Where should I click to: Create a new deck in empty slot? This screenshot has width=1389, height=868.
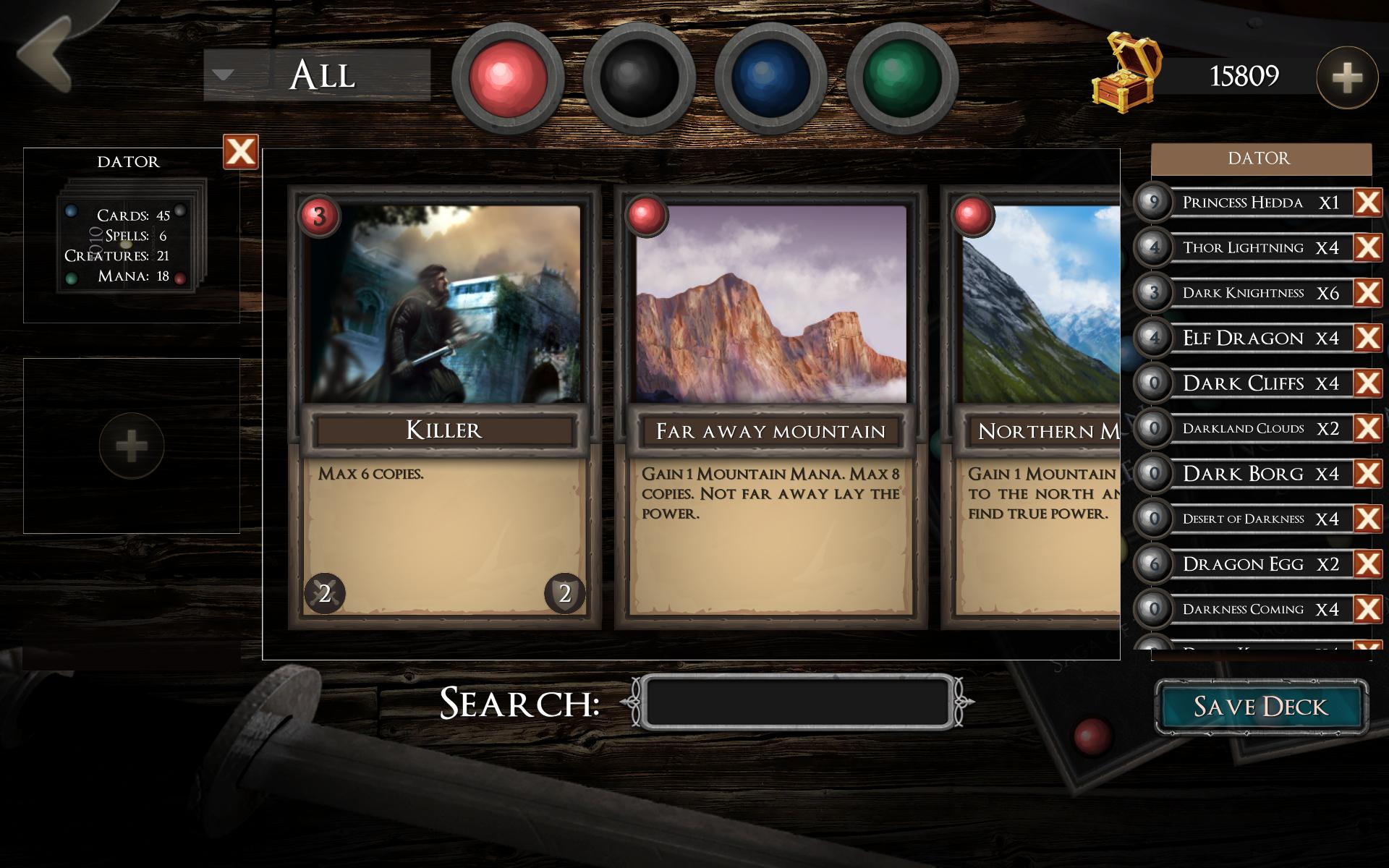click(x=131, y=446)
